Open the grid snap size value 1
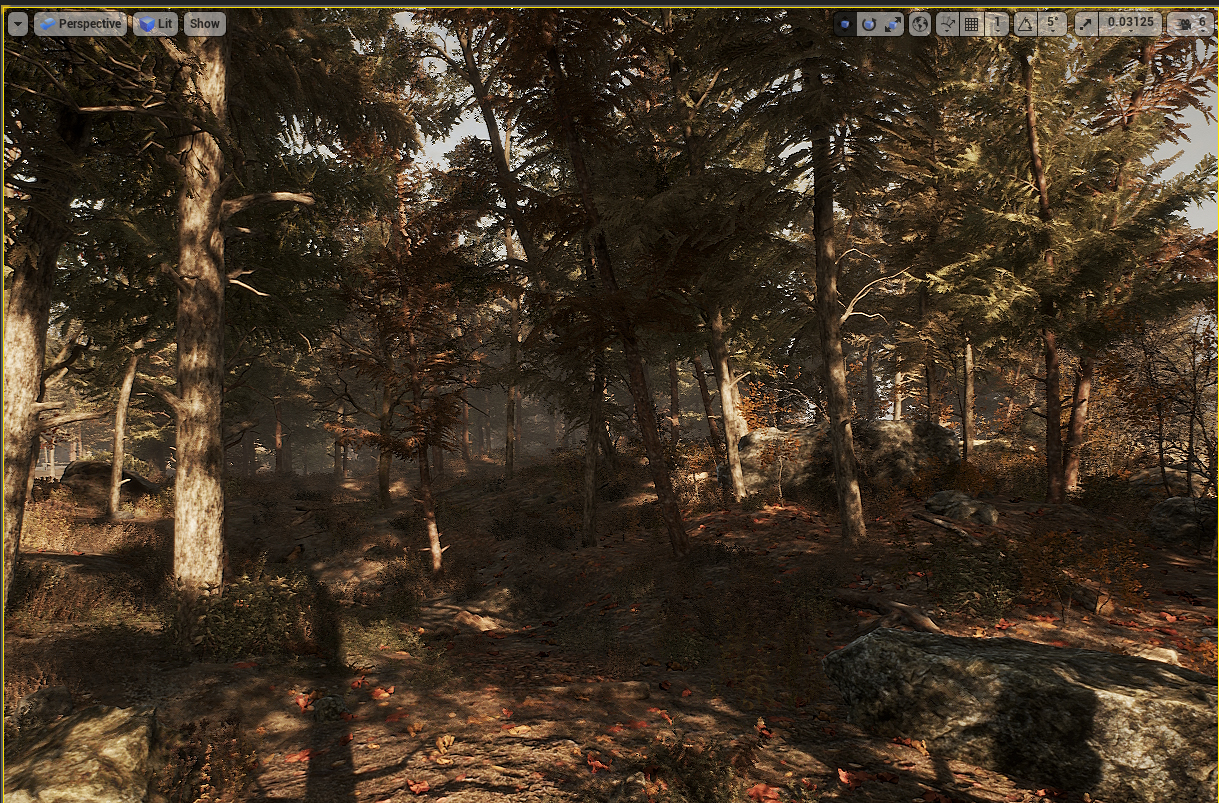This screenshot has height=803, width=1219. coord(996,24)
